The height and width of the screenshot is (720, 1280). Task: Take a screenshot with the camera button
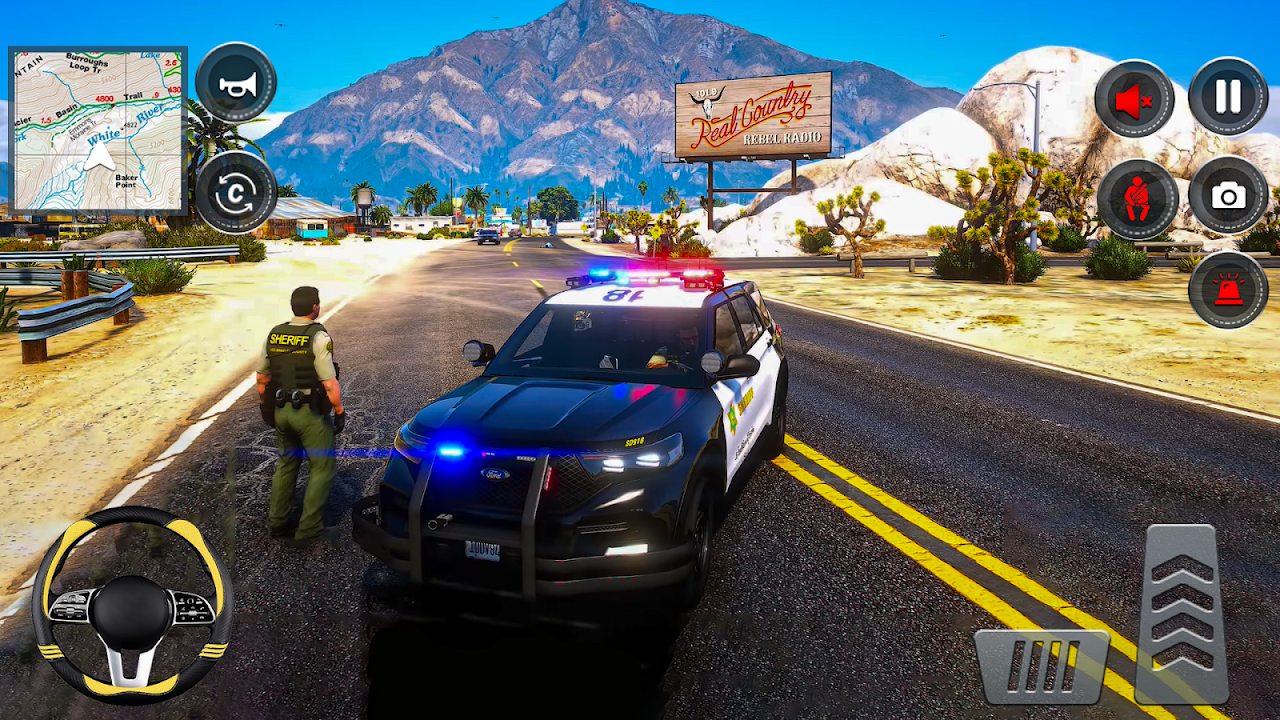coord(1228,195)
